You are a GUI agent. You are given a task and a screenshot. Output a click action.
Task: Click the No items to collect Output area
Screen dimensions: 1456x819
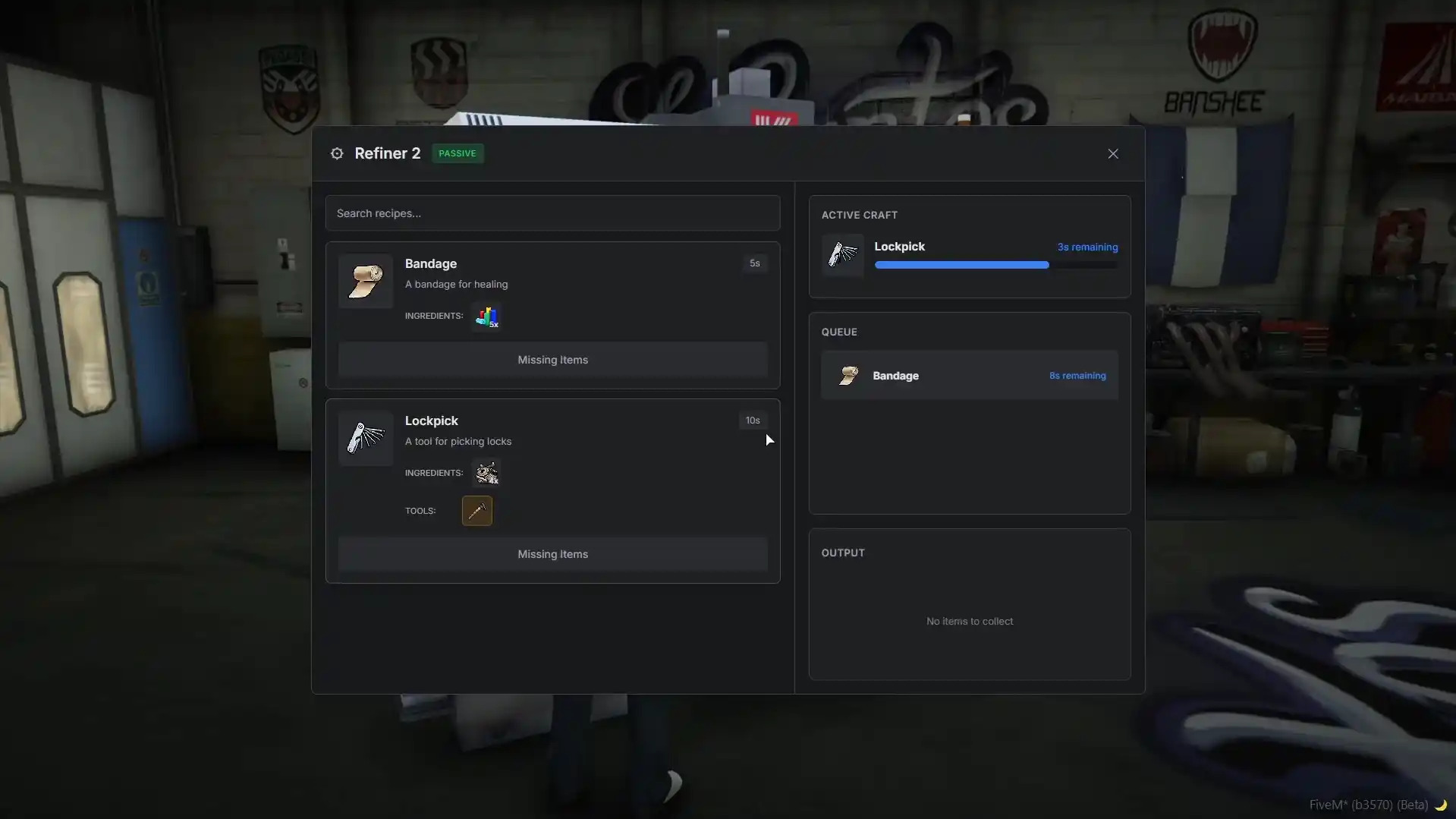[x=969, y=620]
